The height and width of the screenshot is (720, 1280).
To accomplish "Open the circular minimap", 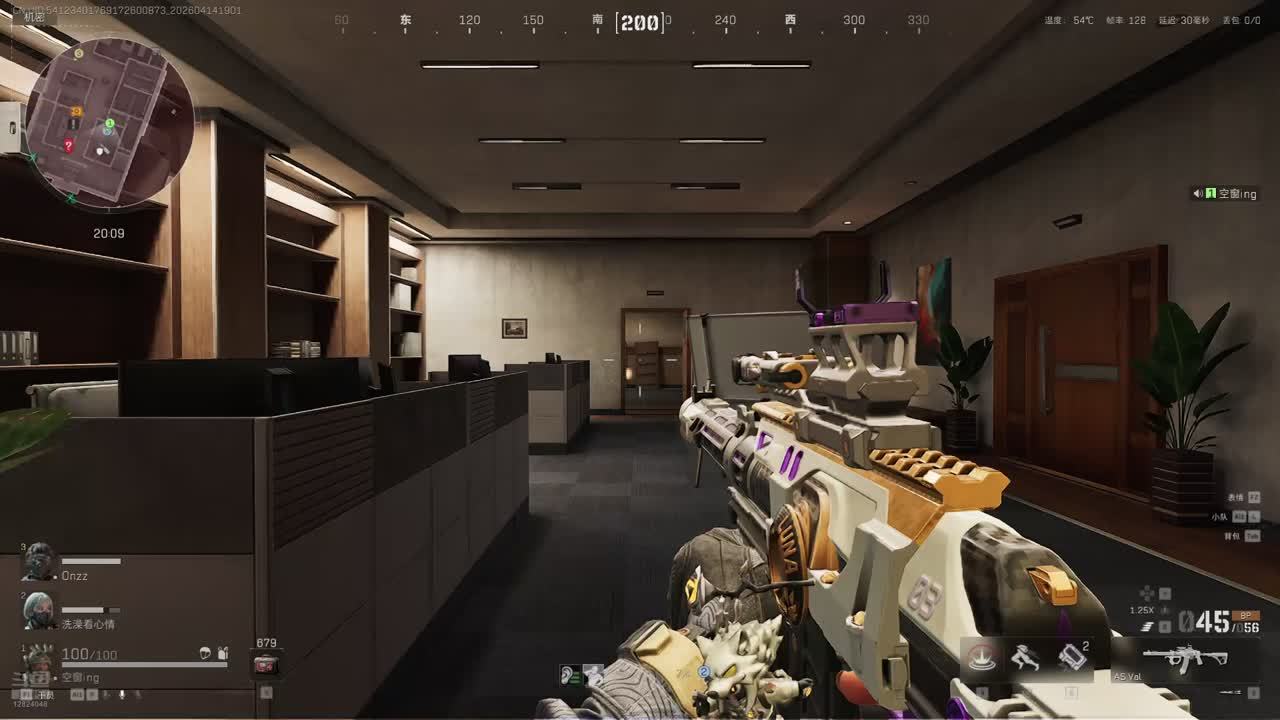I will pos(109,123).
